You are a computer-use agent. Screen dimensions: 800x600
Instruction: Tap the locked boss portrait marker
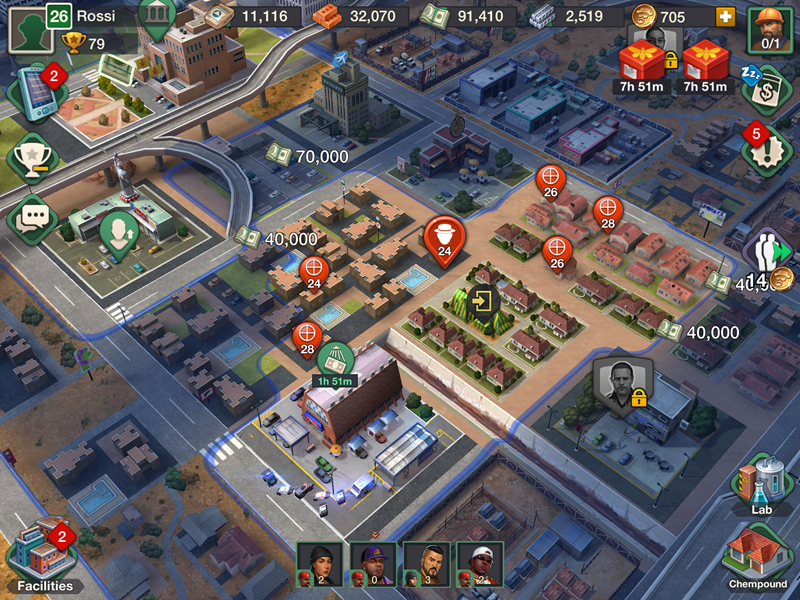click(x=622, y=382)
